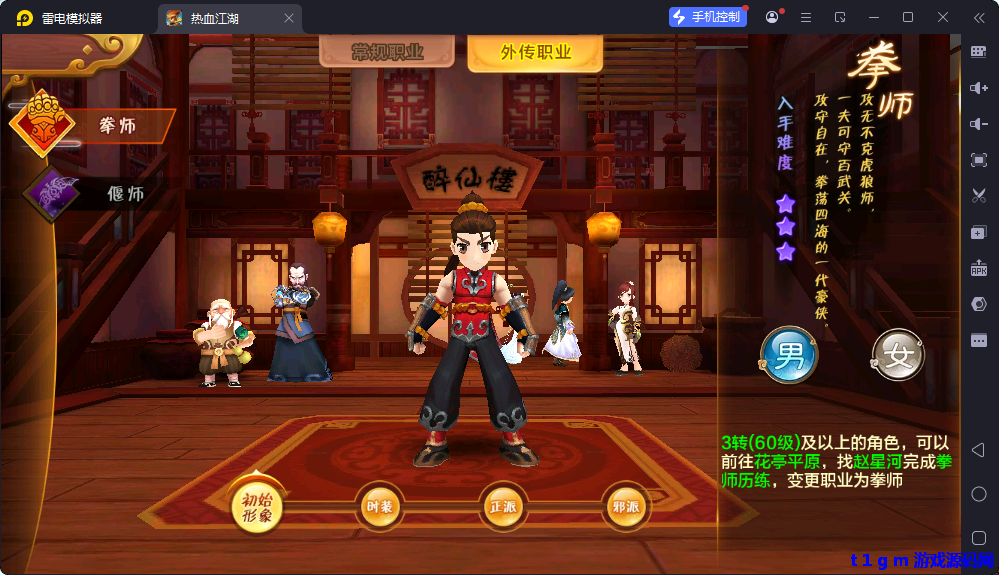
Task: Switch to the 常规职业 tab
Action: [387, 52]
